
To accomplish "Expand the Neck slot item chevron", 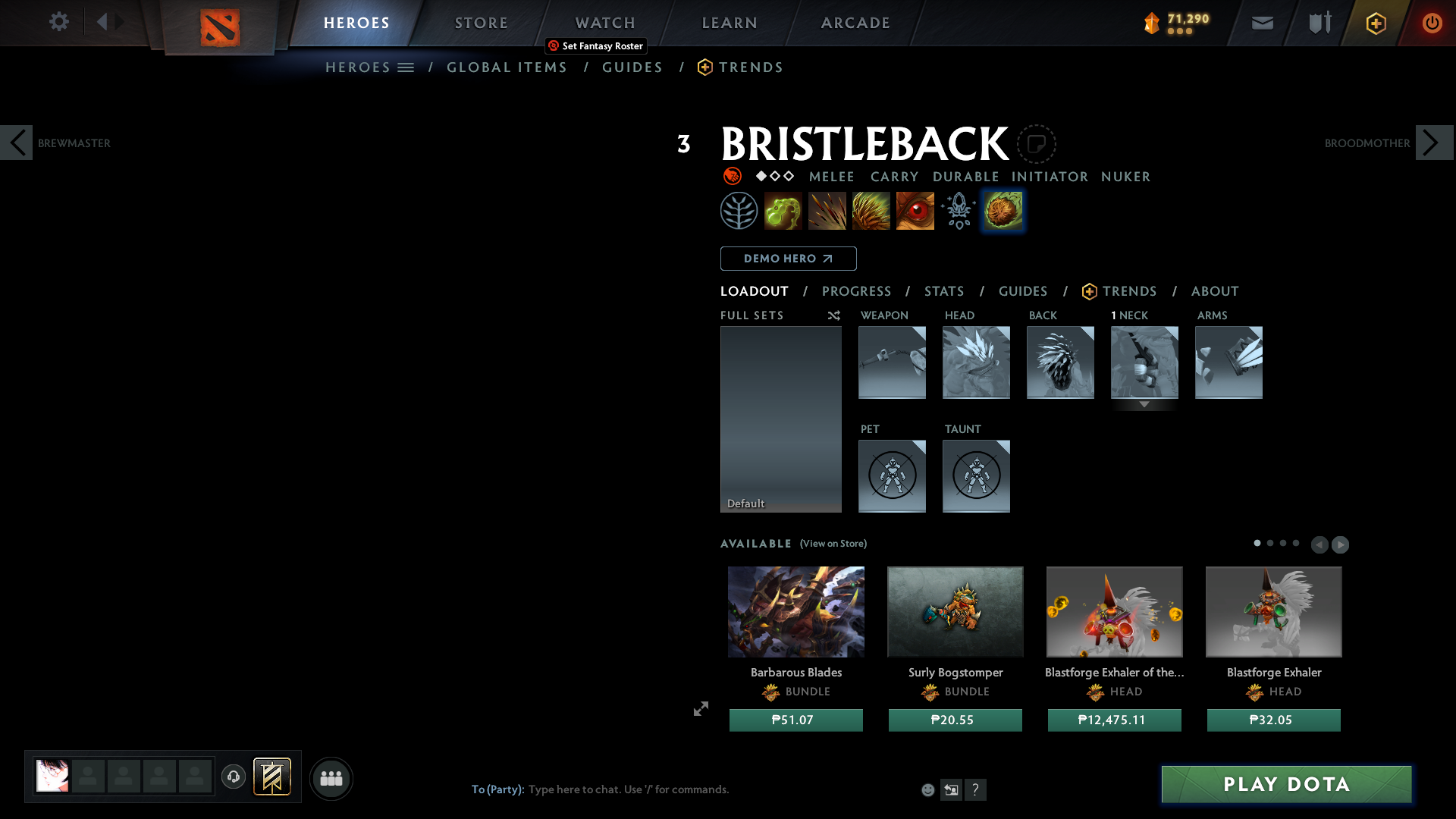I will click(1144, 404).
